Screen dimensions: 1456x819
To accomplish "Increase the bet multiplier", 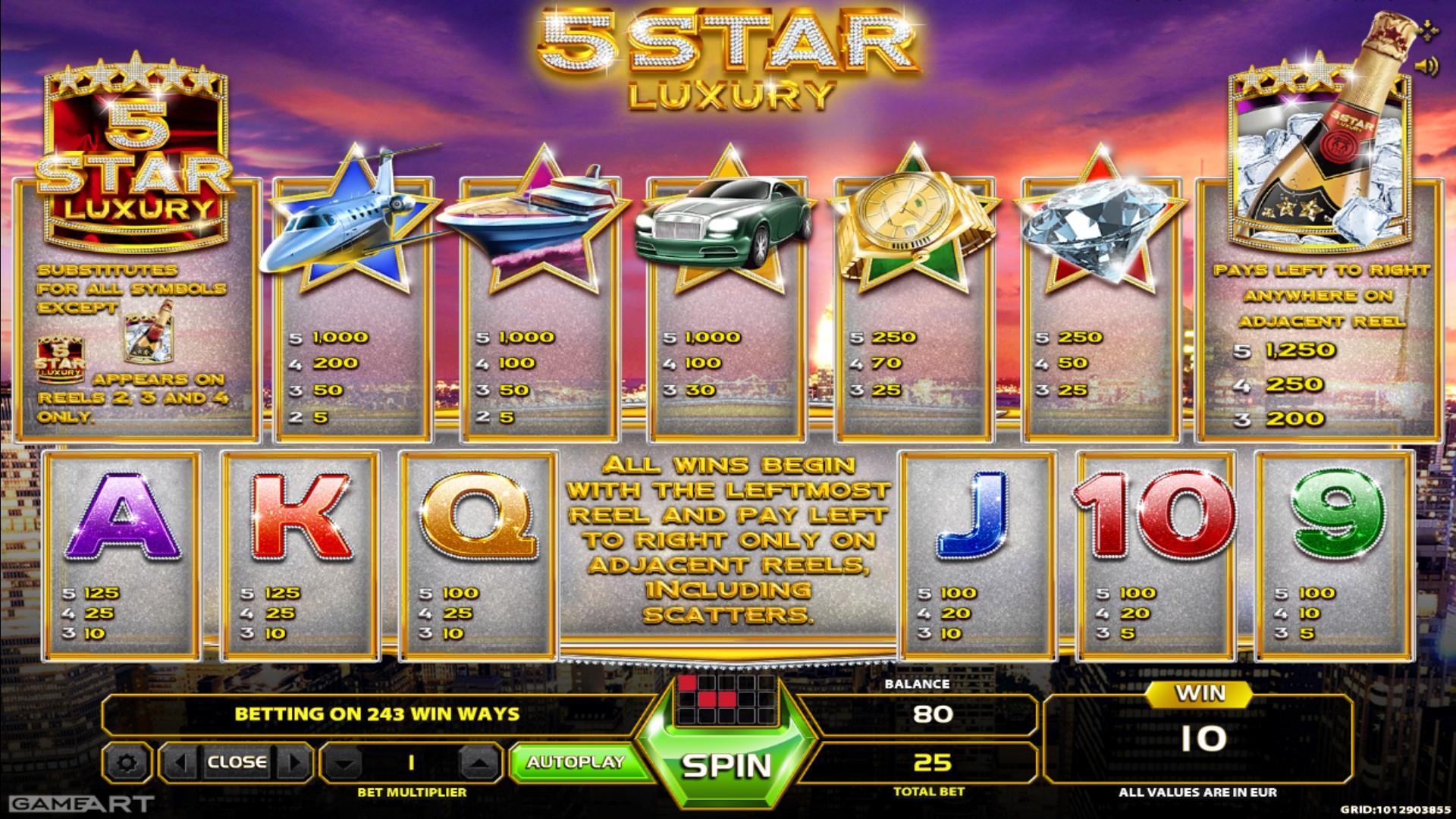I will click(479, 763).
